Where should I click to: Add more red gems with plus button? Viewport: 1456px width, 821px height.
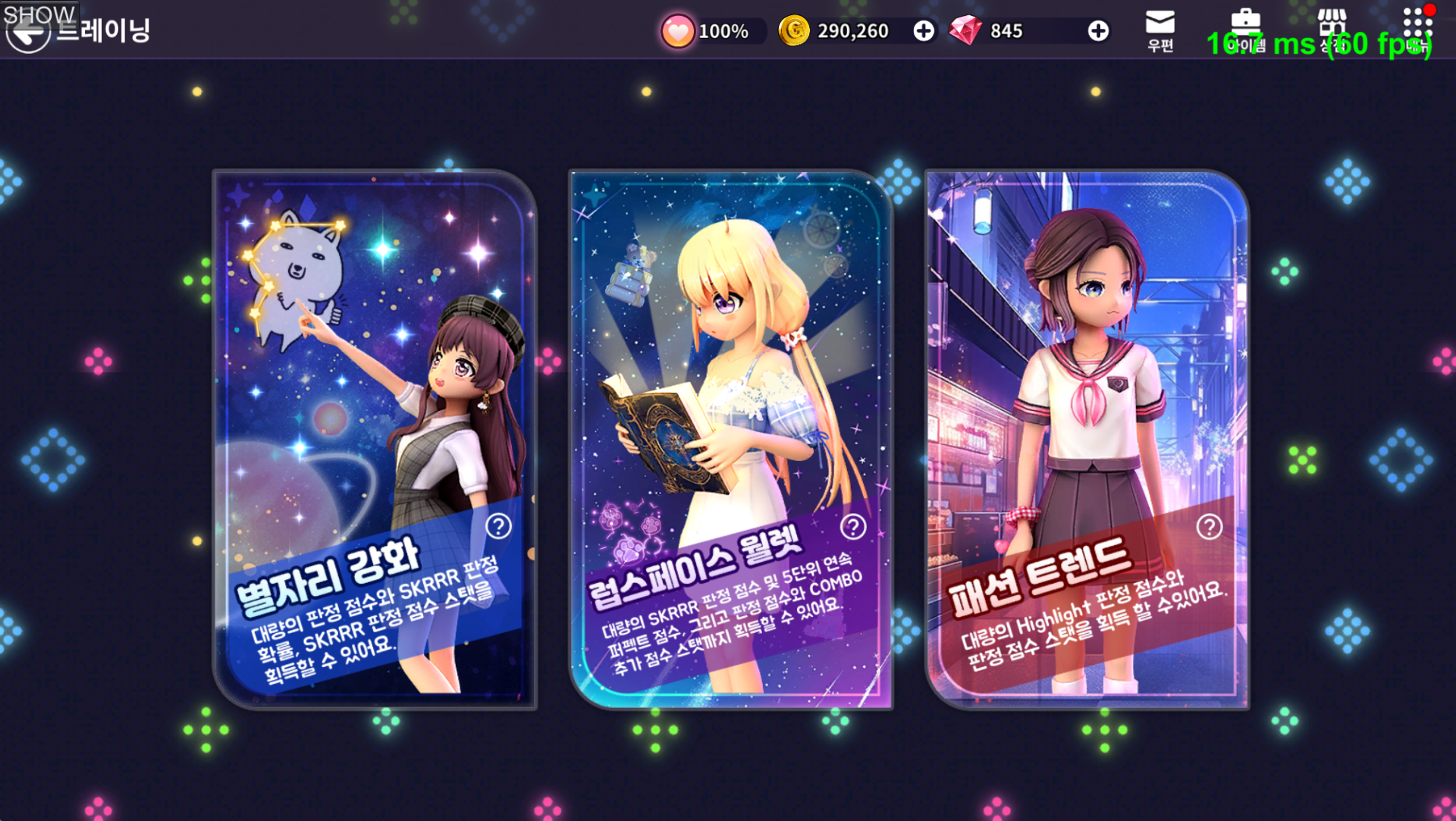tap(1097, 31)
